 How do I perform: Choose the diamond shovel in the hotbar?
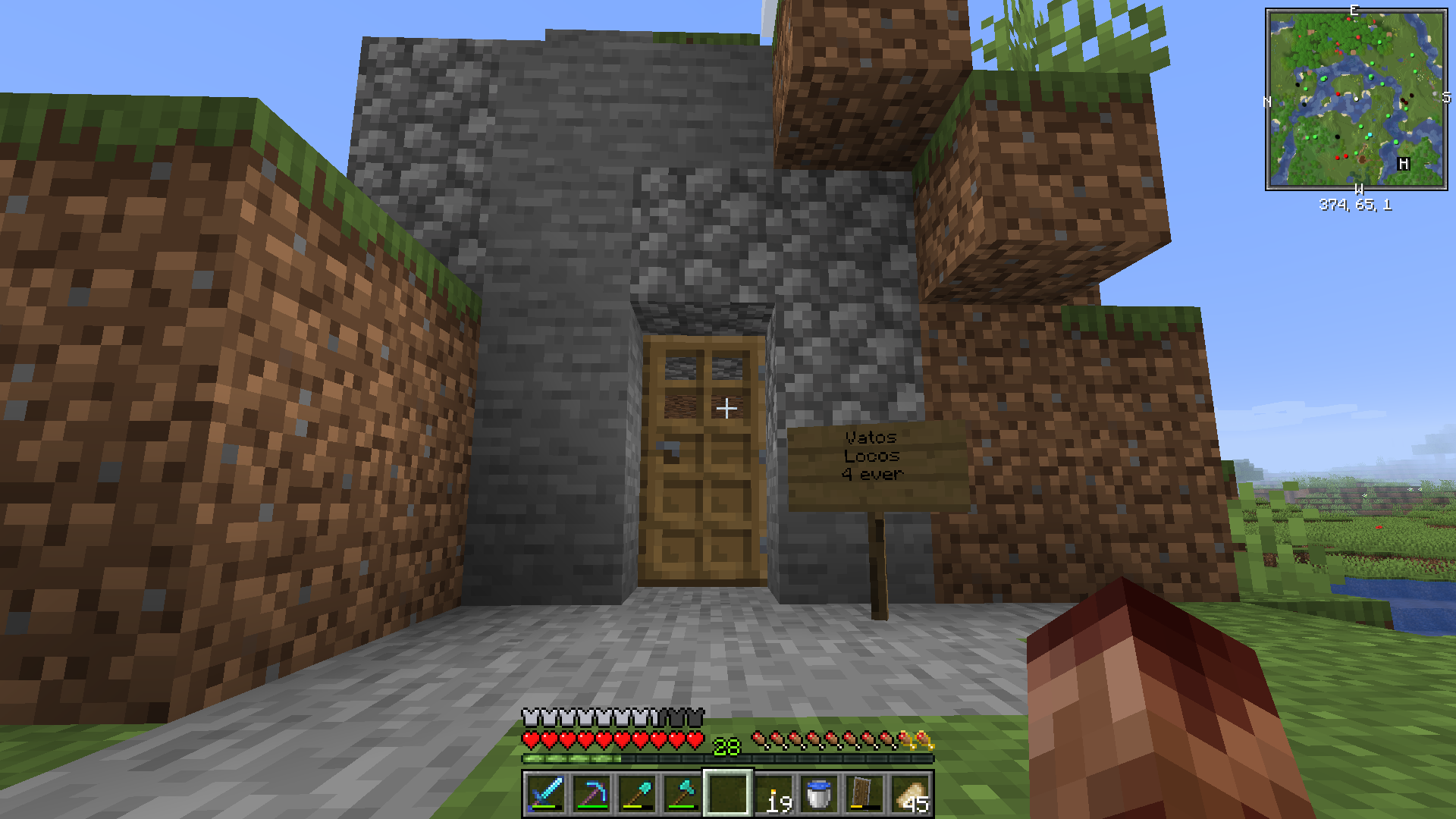[636, 794]
